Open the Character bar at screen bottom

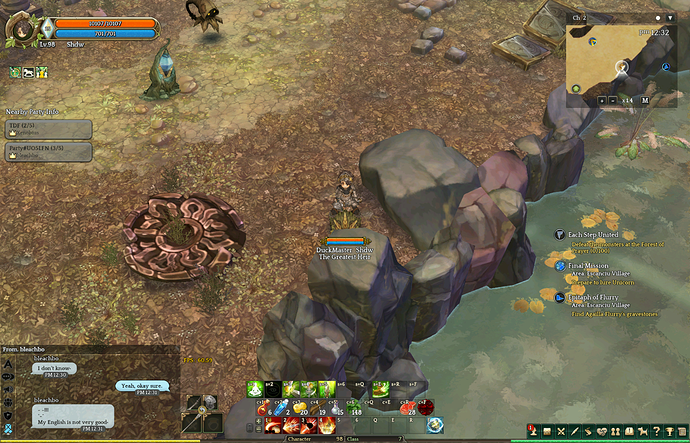[300, 438]
